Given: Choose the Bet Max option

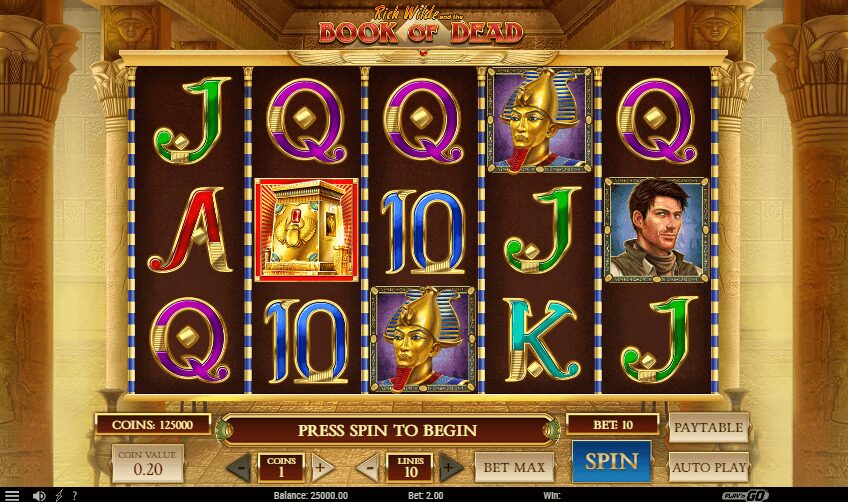Looking at the screenshot, I should tap(514, 466).
